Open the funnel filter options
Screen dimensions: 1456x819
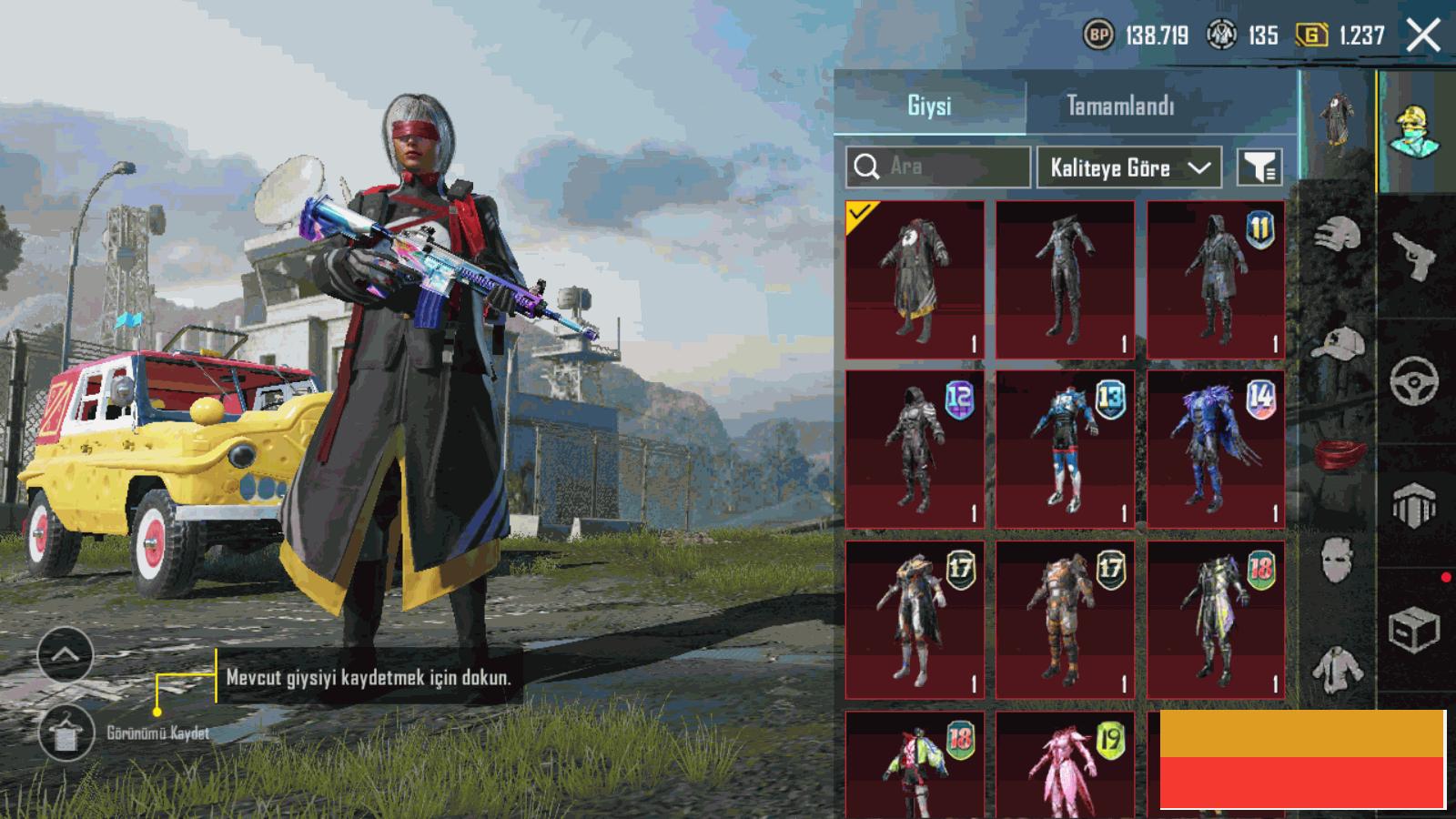(1259, 167)
